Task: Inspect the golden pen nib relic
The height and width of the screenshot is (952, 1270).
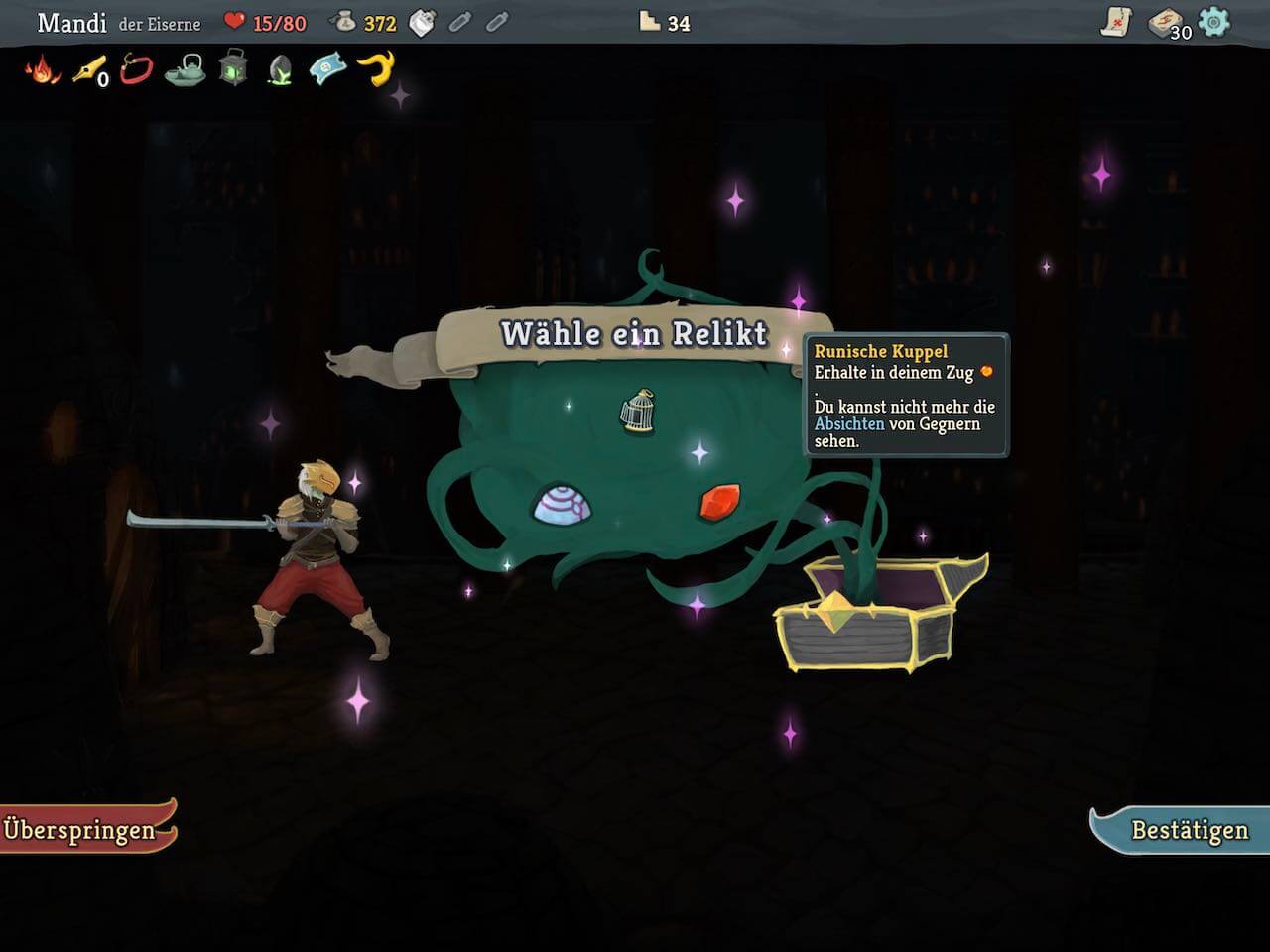Action: (88, 69)
